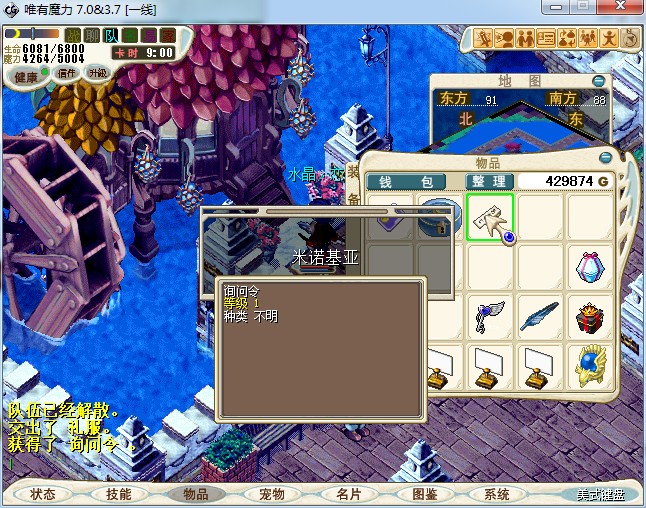This screenshot has height=508, width=646.
Task: Select the golden winged blue orb item
Action: click(x=589, y=367)
